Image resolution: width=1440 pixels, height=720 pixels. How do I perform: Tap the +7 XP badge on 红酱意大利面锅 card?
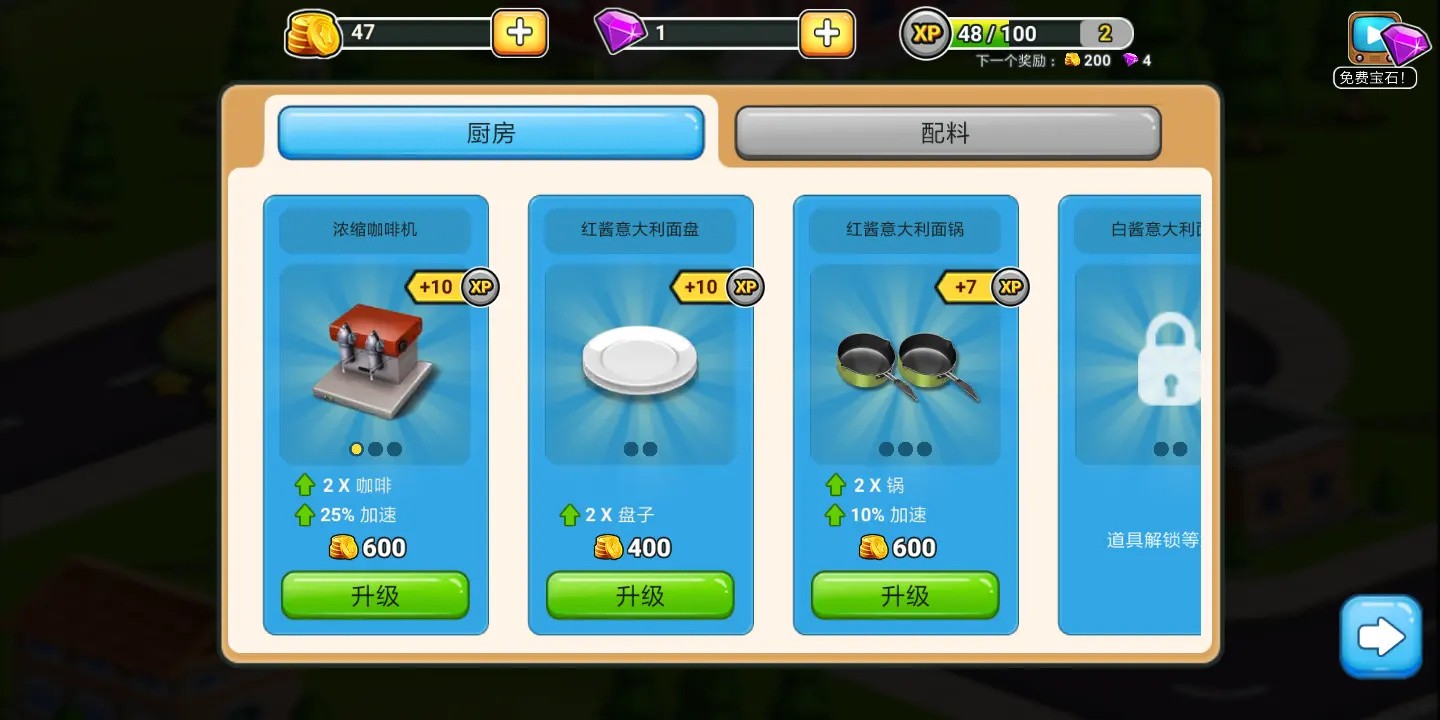(x=981, y=287)
